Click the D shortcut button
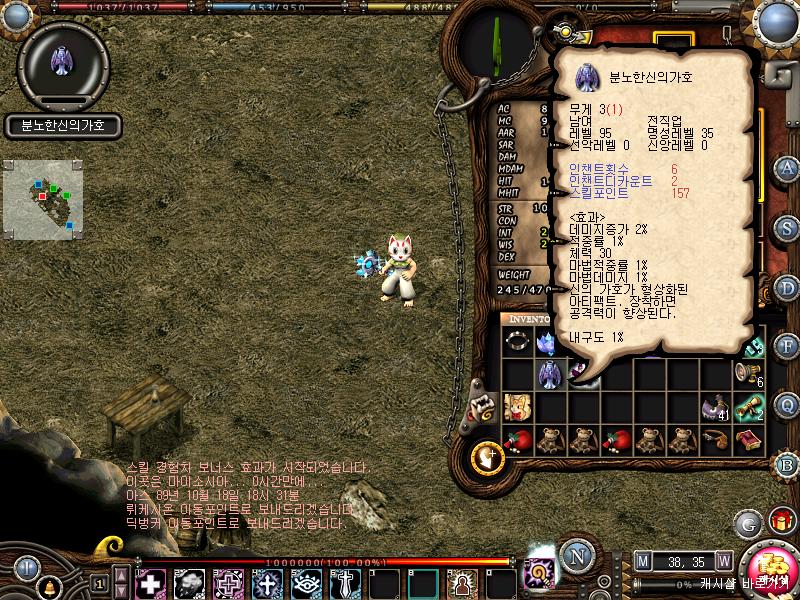The height and width of the screenshot is (600, 800). click(x=788, y=288)
